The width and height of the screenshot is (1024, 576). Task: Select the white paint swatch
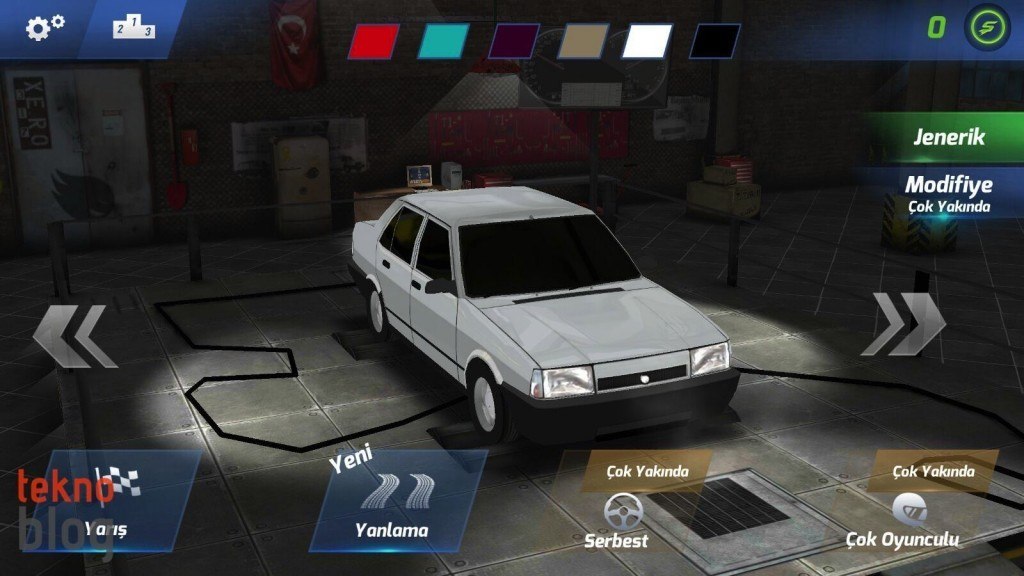pos(648,41)
